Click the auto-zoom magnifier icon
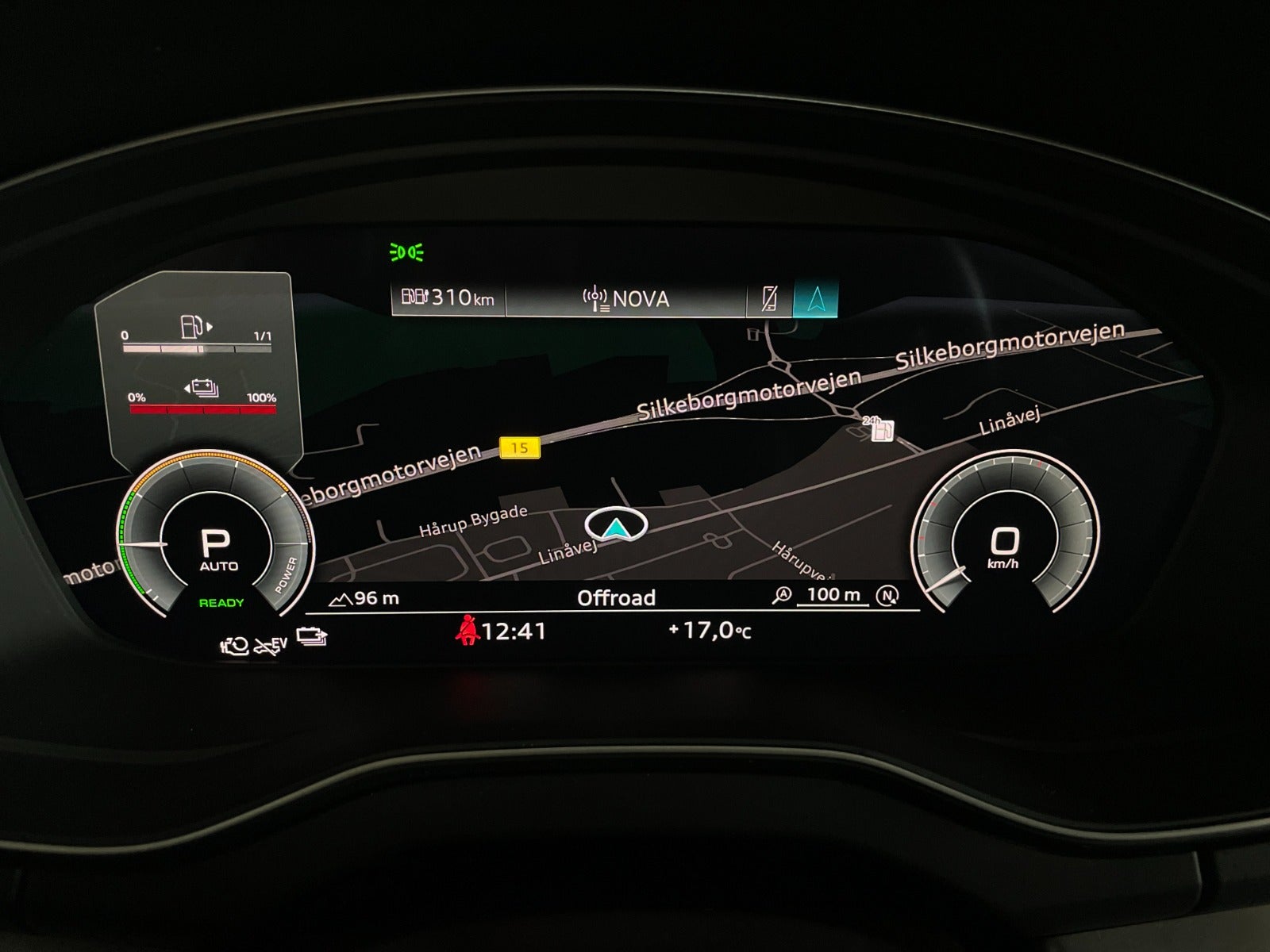This screenshot has width=1270, height=952. pos(782,596)
